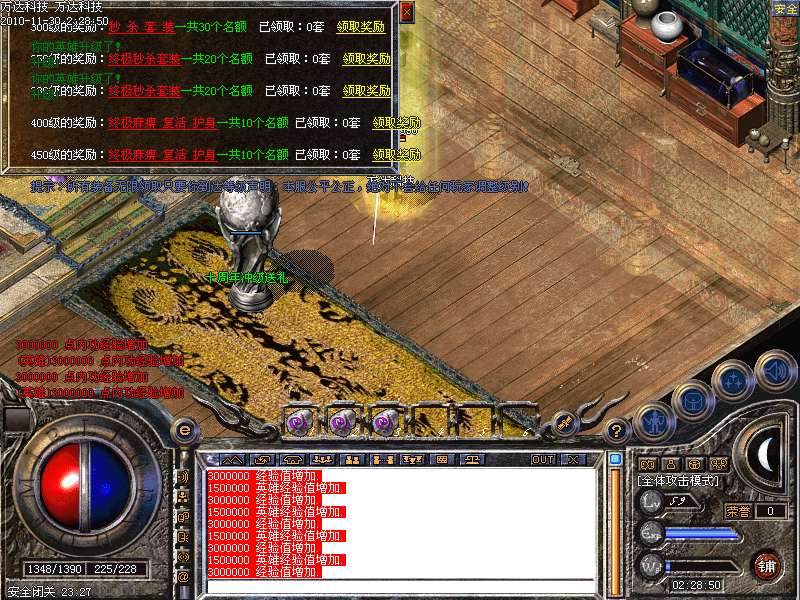Screen dimensions: 800x600
Task: Click the question mark help button
Action: 617,432
